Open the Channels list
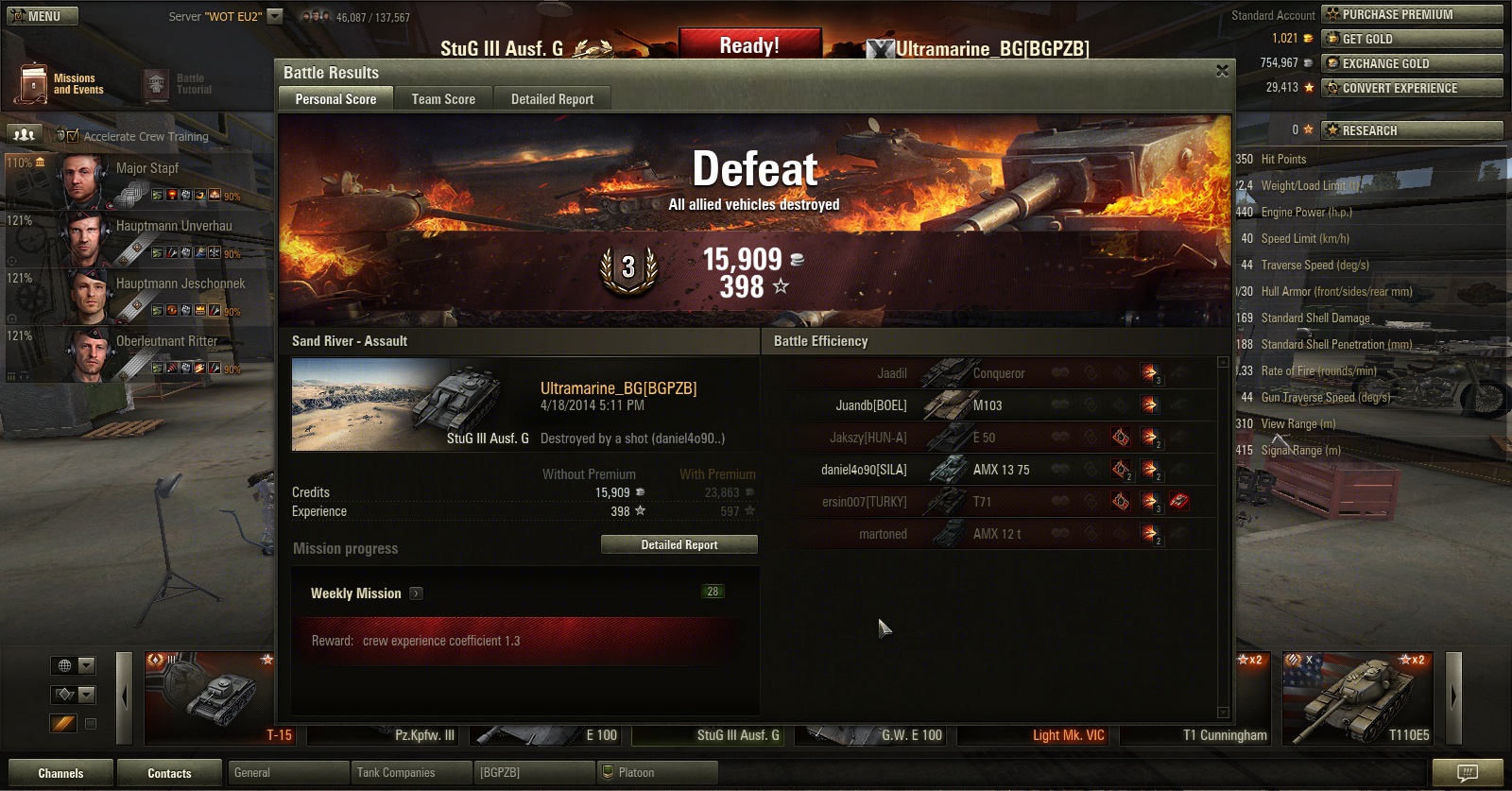Viewport: 1512px width, 791px height. 60,773
